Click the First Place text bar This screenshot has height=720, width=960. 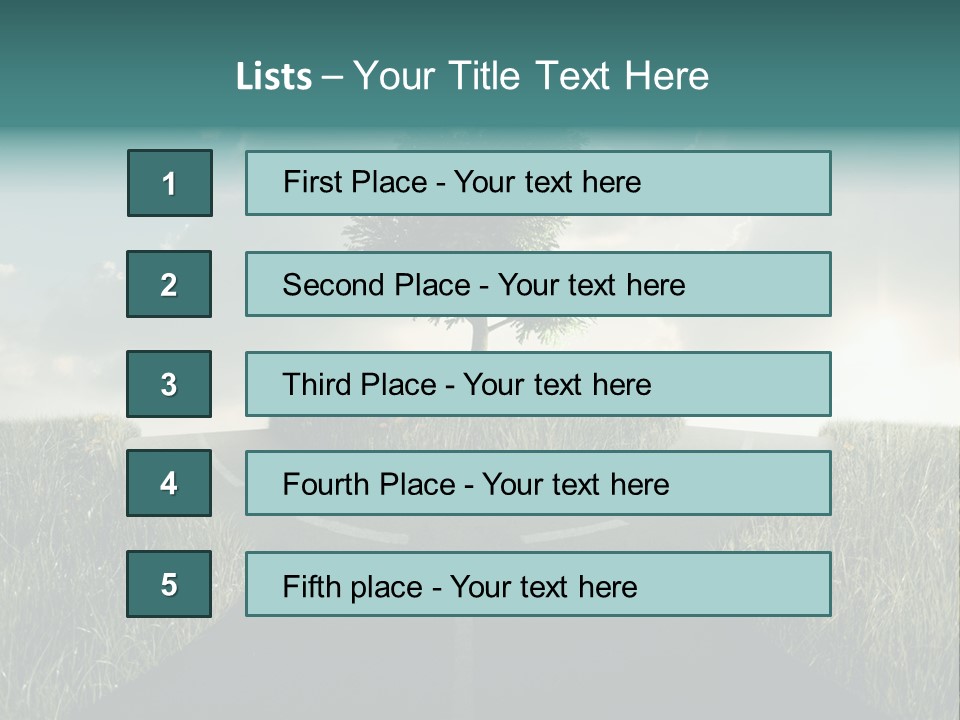coord(538,183)
